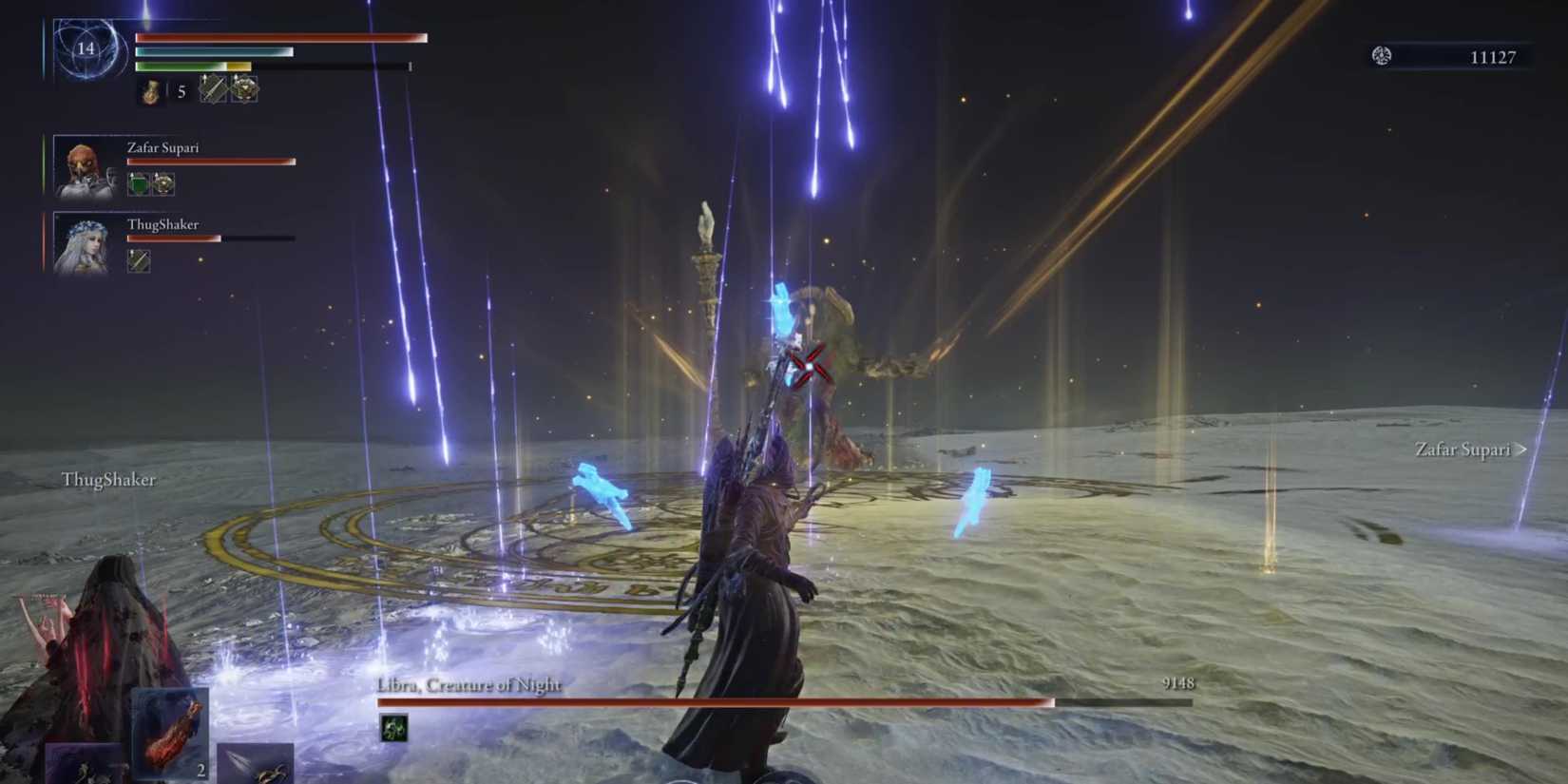
Task: Click the ThugShaker name label in the party list
Action: click(x=163, y=224)
